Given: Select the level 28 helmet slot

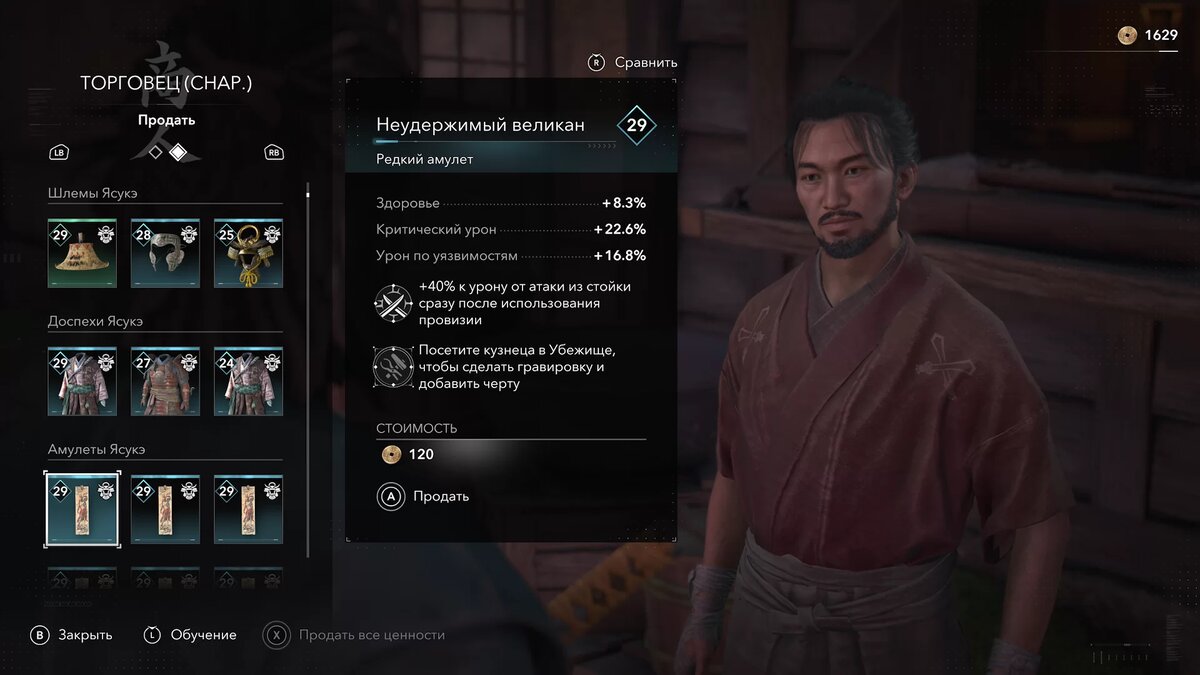Looking at the screenshot, I should pos(165,253).
